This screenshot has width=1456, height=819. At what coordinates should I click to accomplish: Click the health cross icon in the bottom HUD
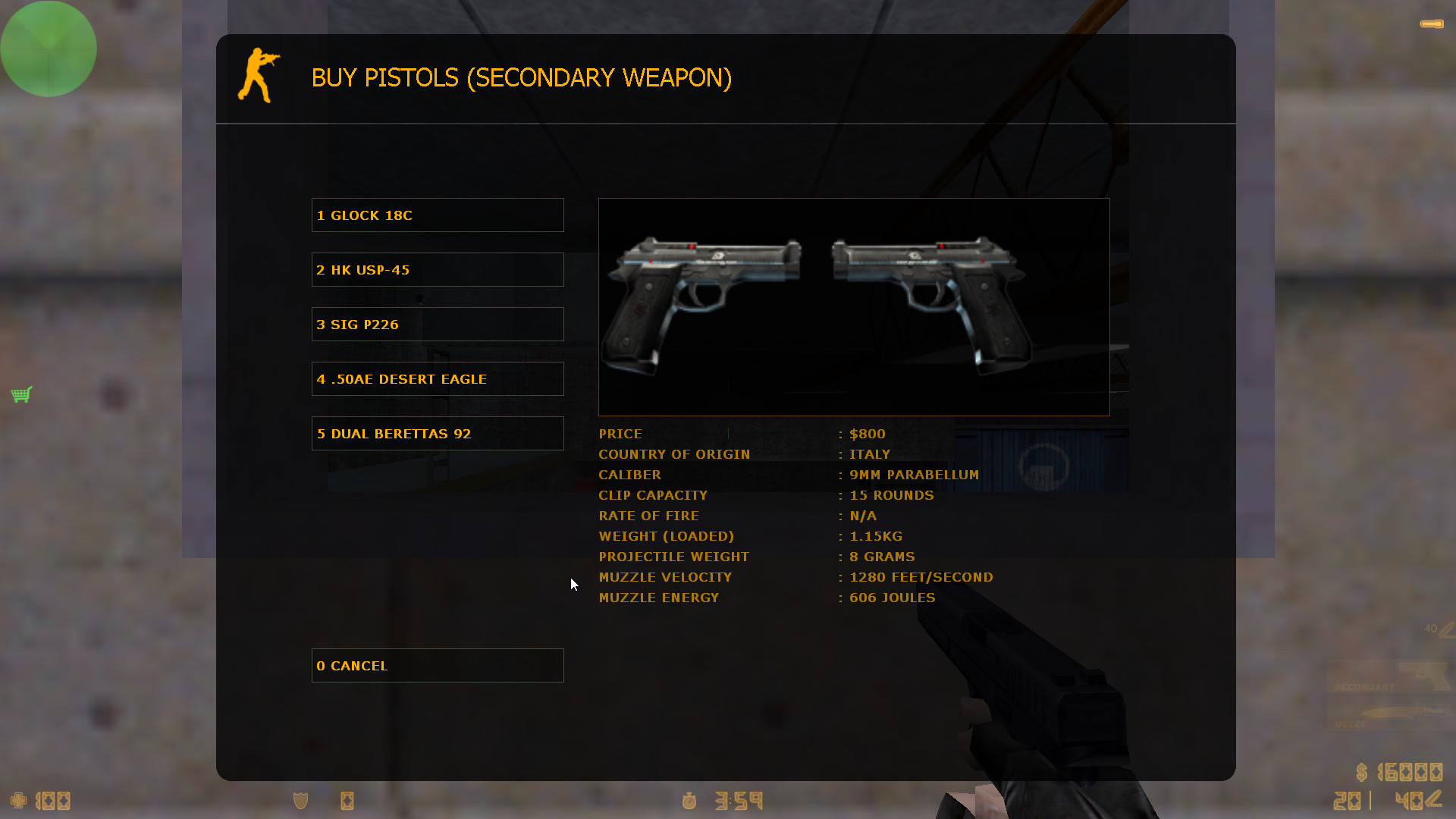[x=17, y=800]
